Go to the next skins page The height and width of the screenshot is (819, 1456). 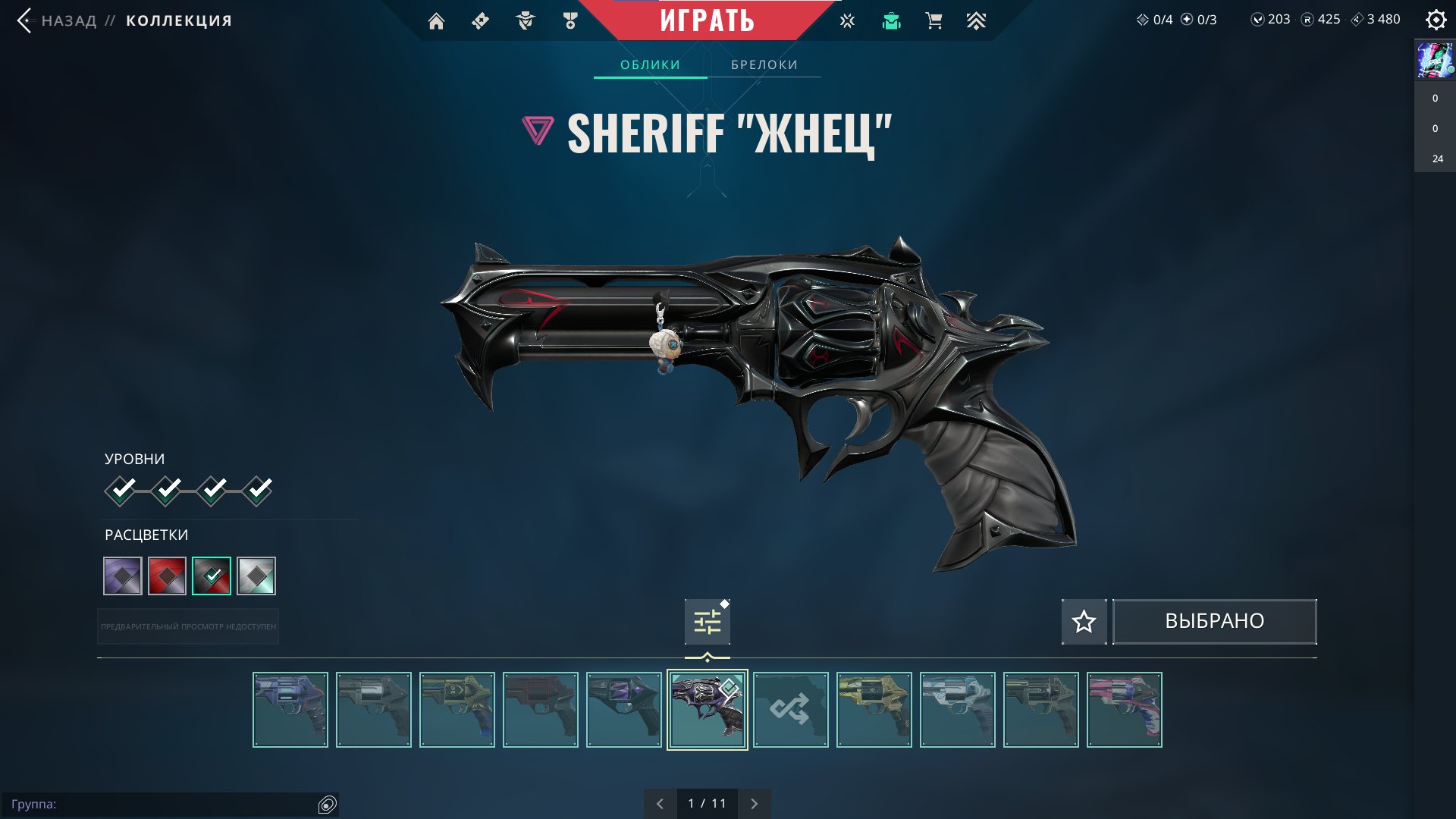click(x=754, y=804)
